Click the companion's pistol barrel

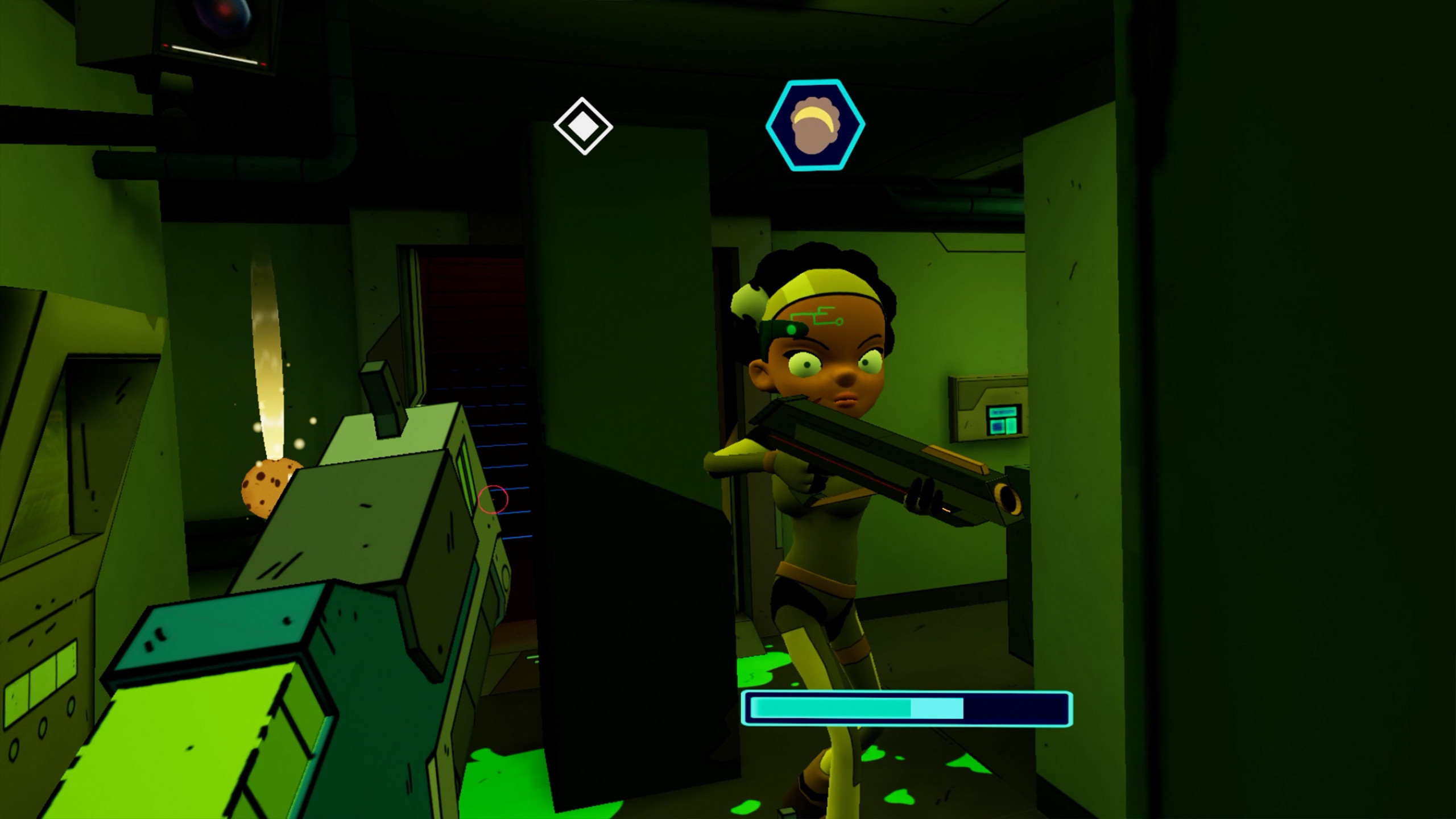pos(1007,499)
